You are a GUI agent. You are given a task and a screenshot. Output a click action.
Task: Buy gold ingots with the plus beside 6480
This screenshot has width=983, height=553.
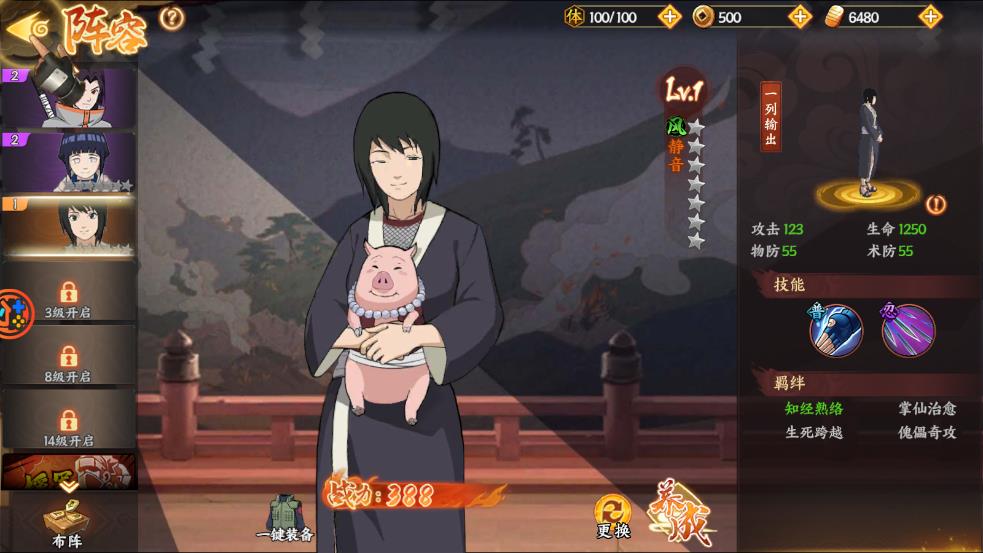point(930,17)
